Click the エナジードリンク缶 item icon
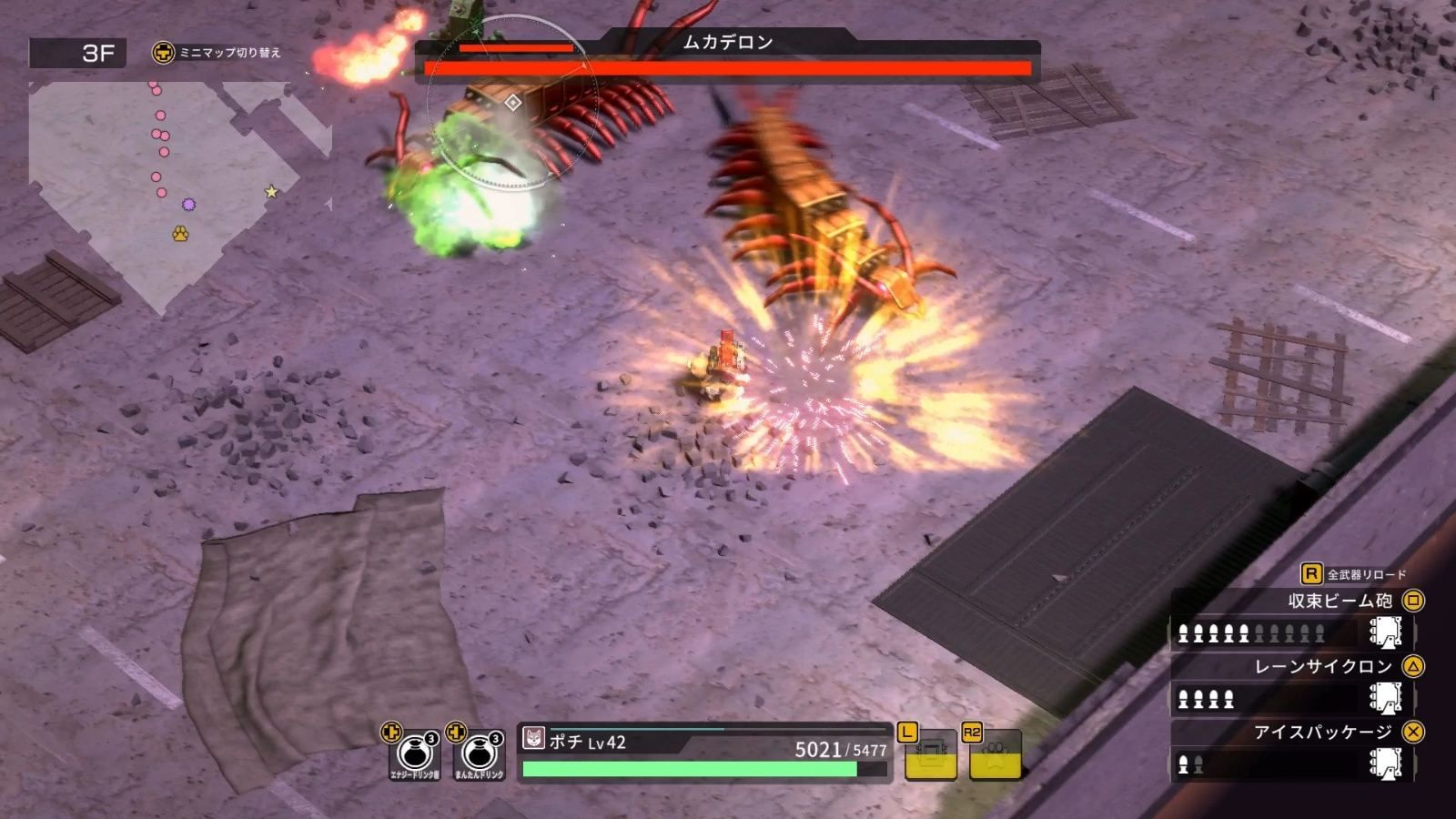1456x819 pixels. (413, 752)
